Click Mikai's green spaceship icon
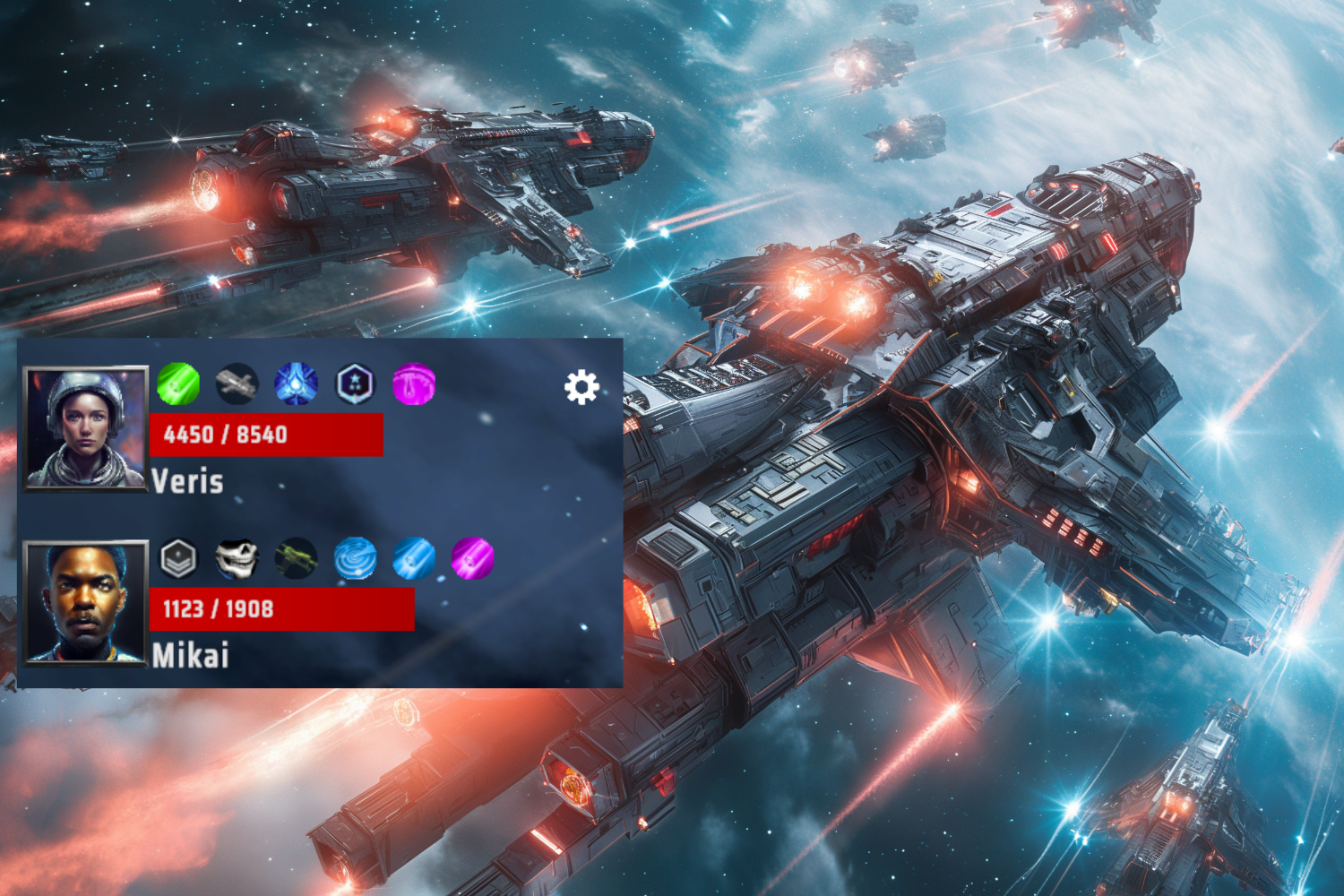Screen dimensions: 1344x896 click(297, 558)
